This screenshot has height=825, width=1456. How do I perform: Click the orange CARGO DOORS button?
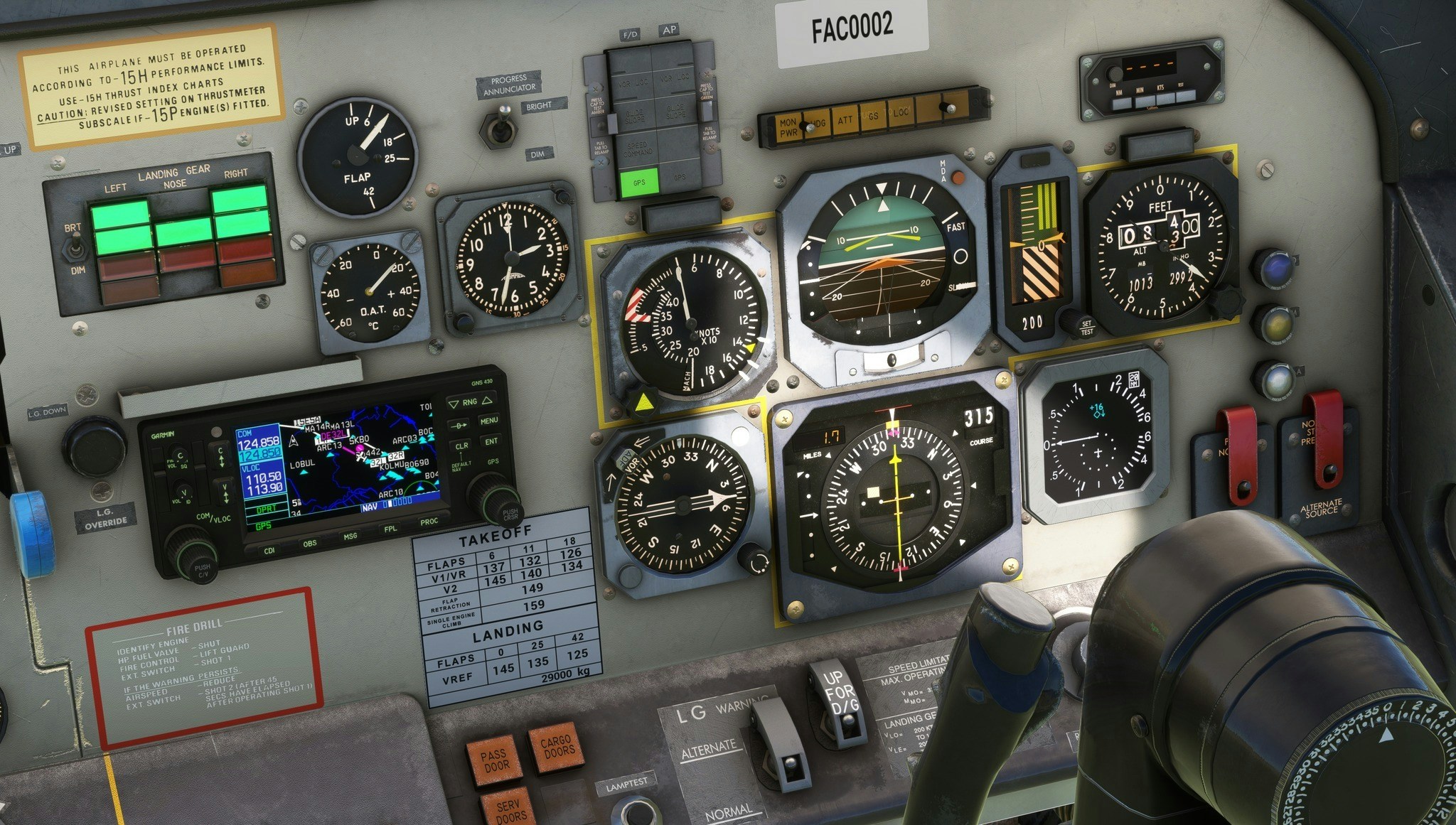tap(556, 747)
